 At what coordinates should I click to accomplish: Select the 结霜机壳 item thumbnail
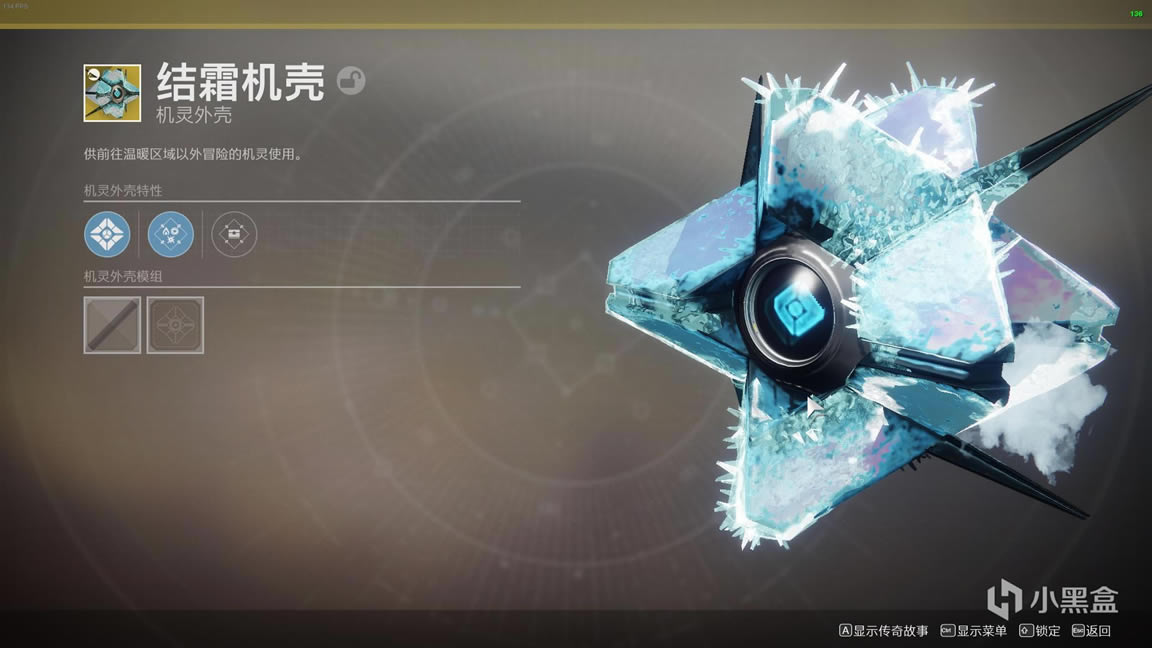tap(112, 93)
